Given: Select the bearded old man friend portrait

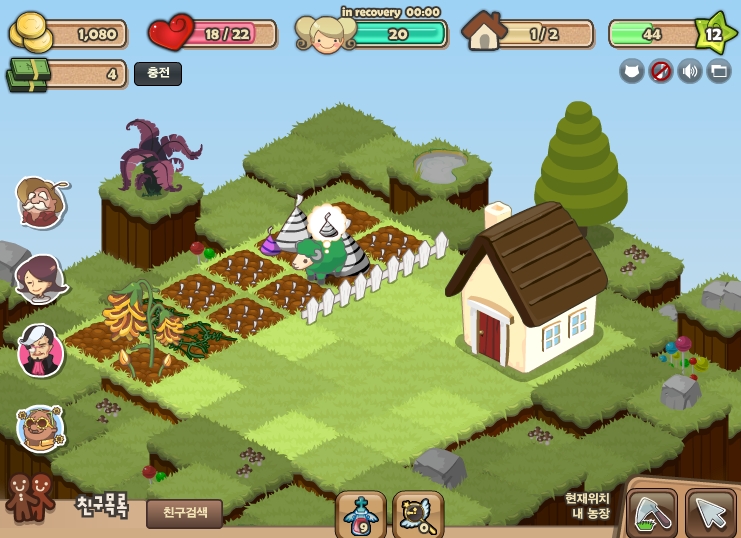Looking at the screenshot, I should (x=41, y=203).
